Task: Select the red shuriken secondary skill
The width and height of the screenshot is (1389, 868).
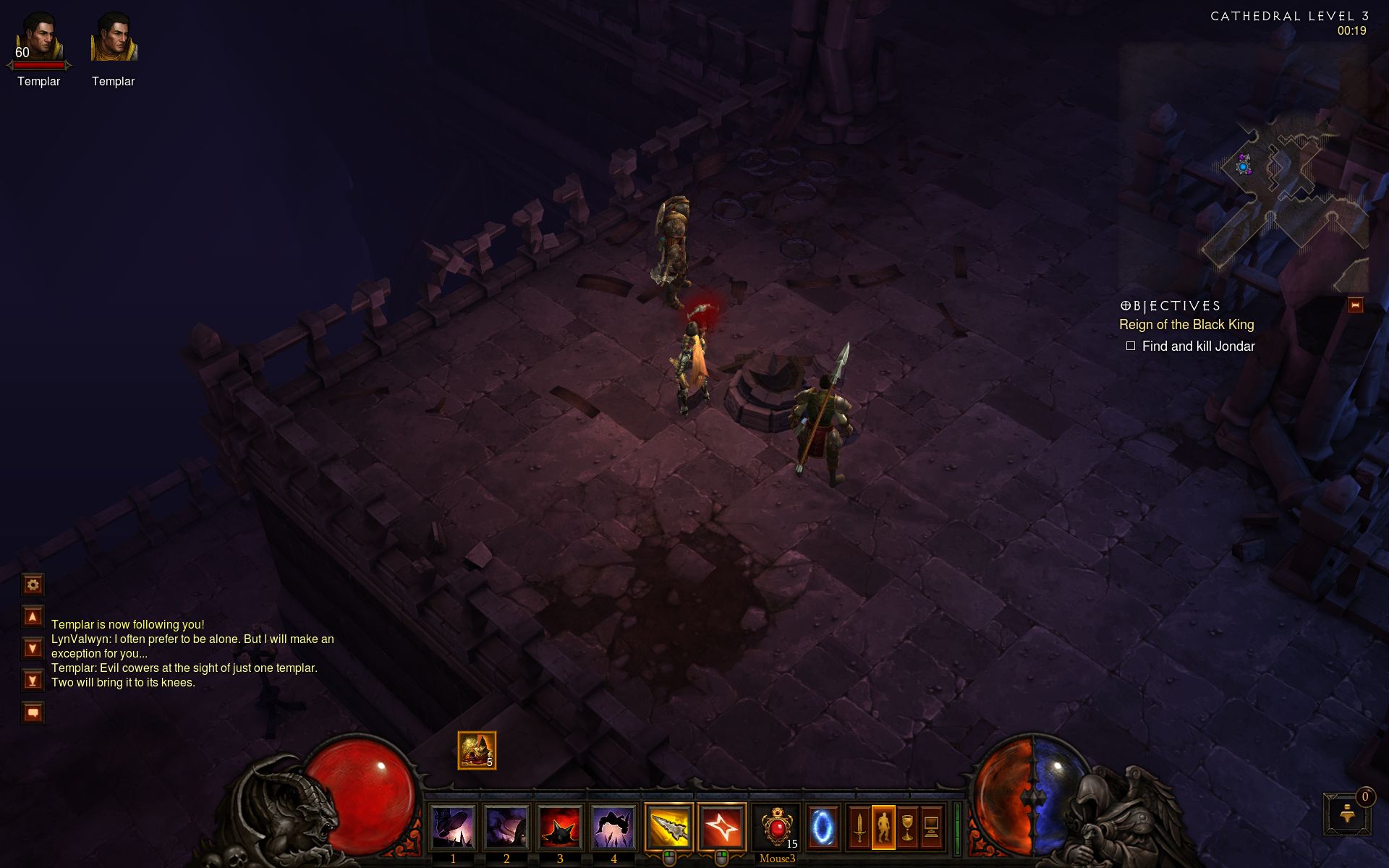Action: 722,827
